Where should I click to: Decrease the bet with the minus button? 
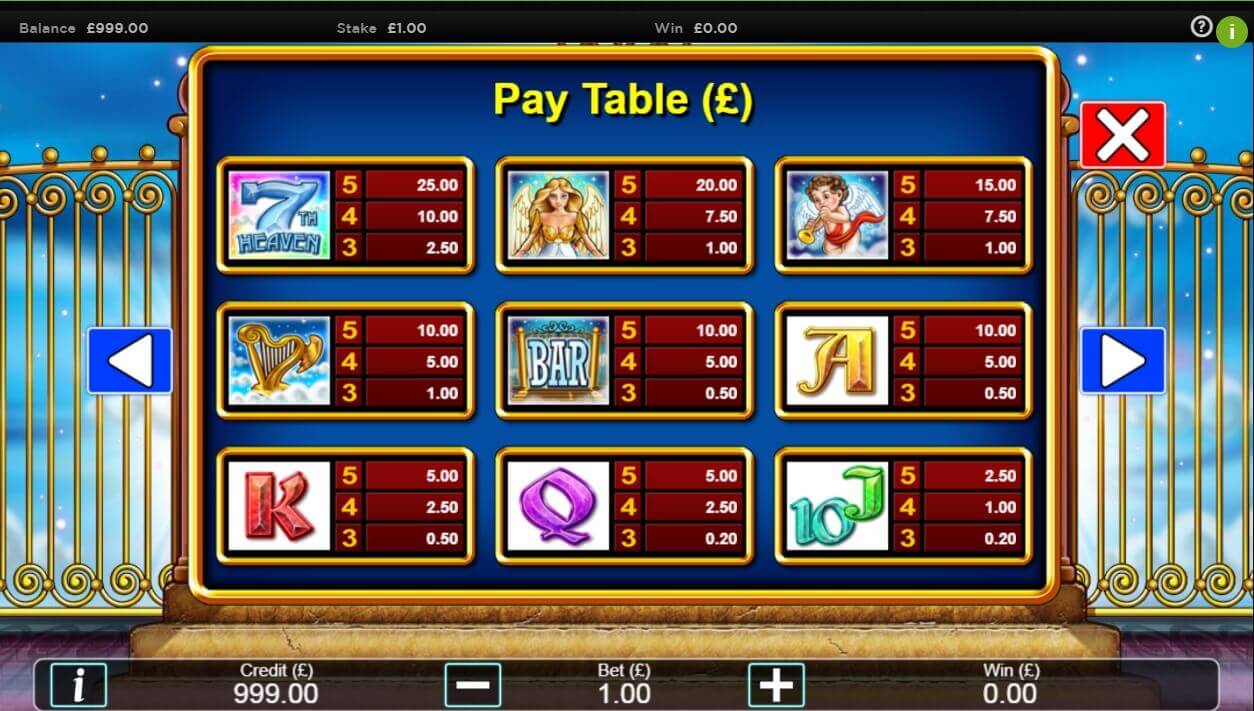(x=472, y=685)
